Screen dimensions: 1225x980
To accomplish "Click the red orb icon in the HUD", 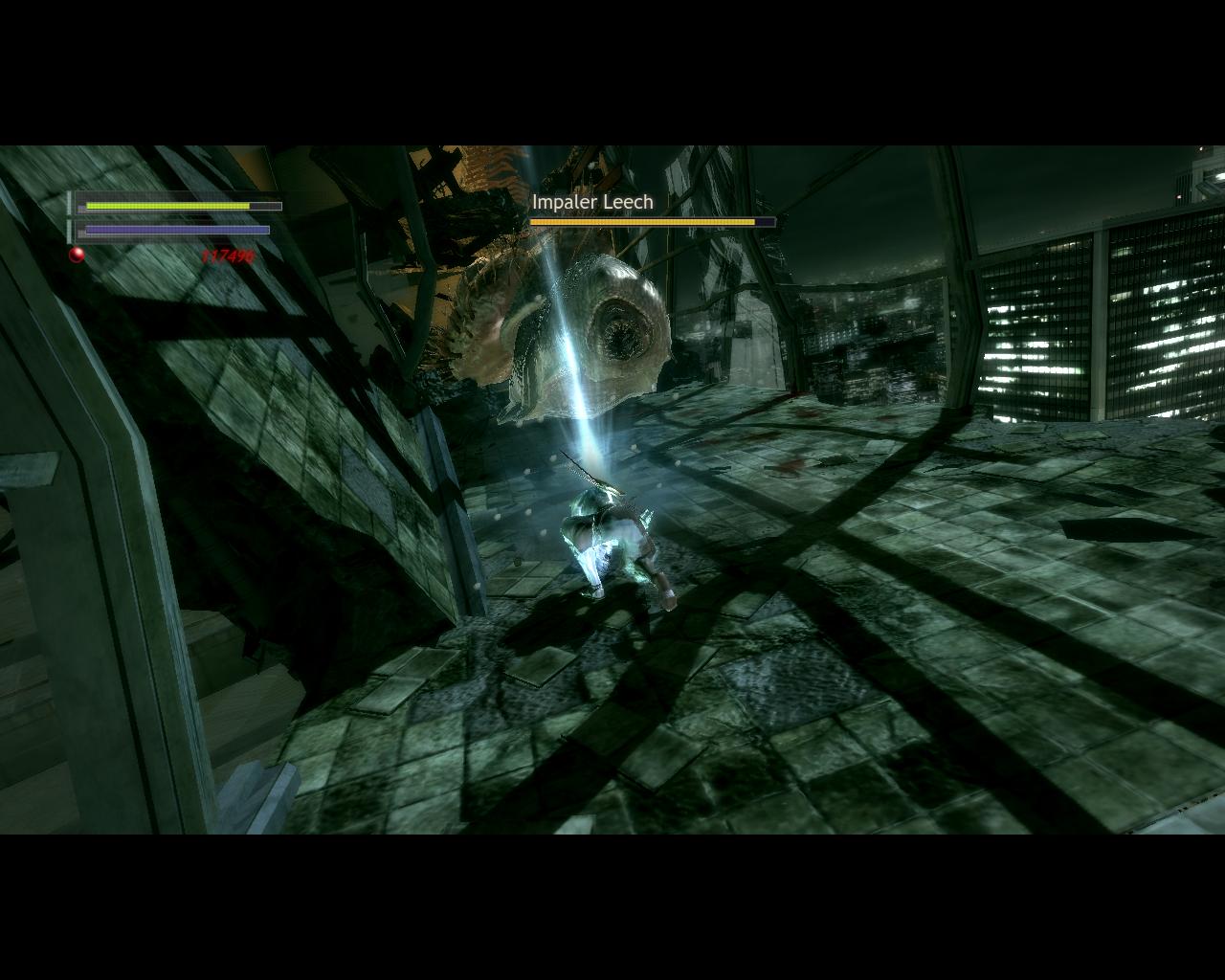I will pos(76,255).
